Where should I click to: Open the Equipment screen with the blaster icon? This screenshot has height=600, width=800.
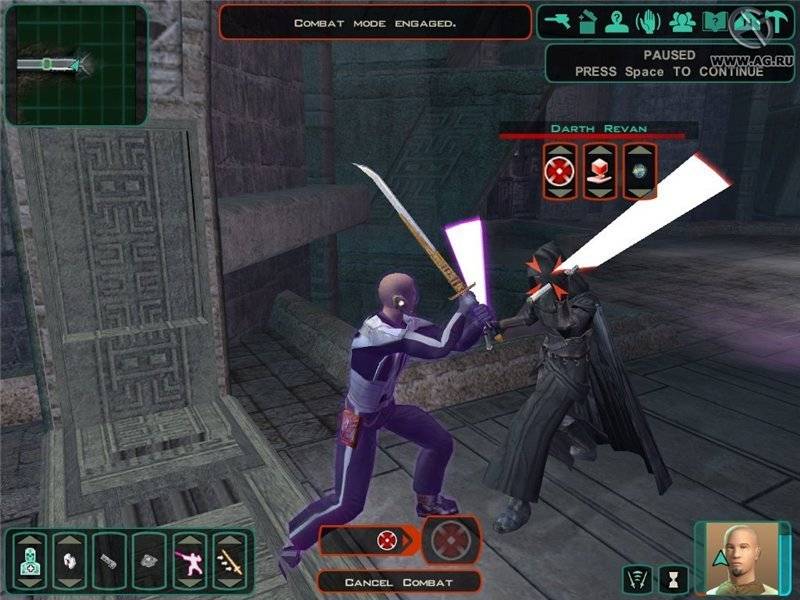point(558,20)
